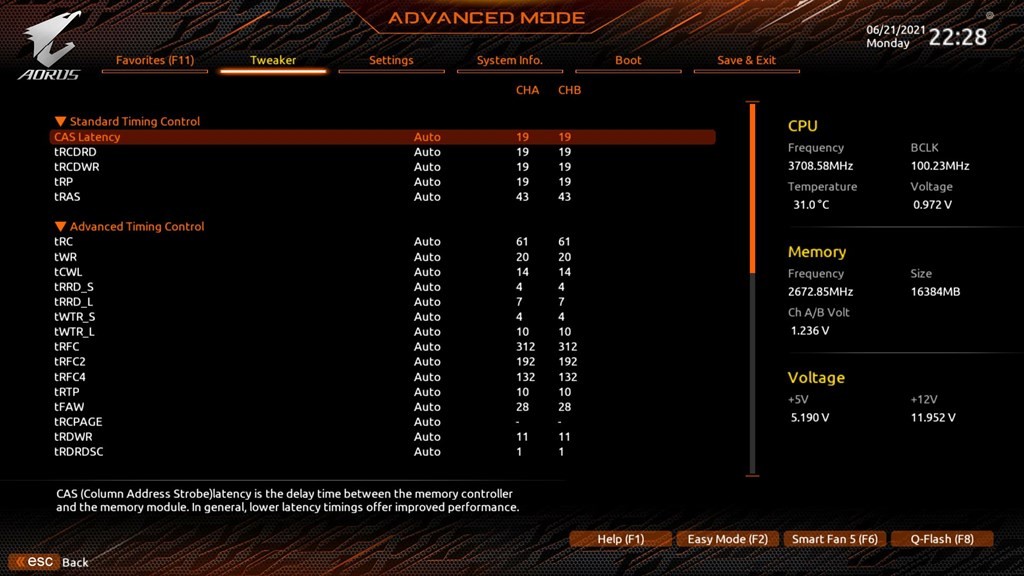Switch to Easy Mode (F2)
The height and width of the screenshot is (576, 1024).
pos(727,539)
